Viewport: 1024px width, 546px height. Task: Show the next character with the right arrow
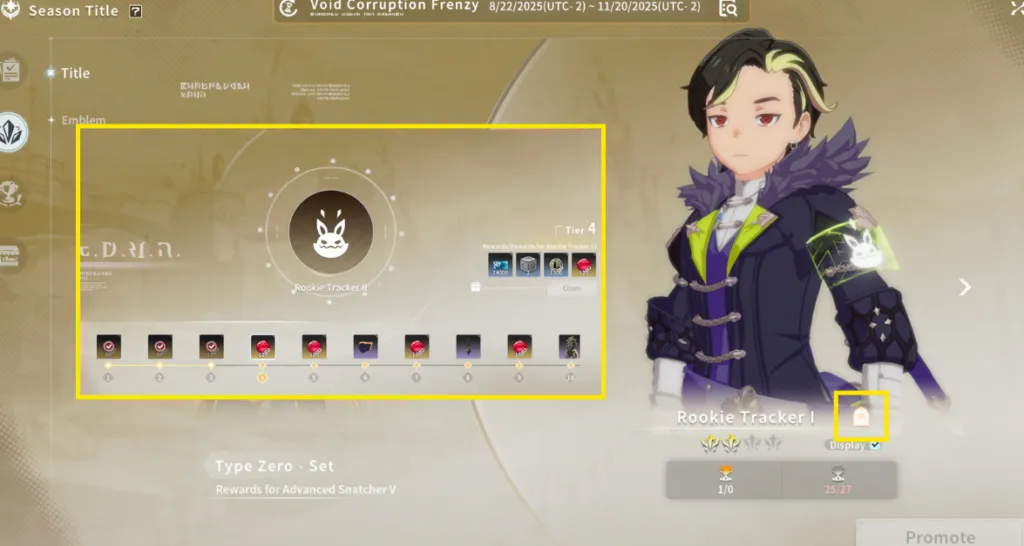(x=964, y=288)
